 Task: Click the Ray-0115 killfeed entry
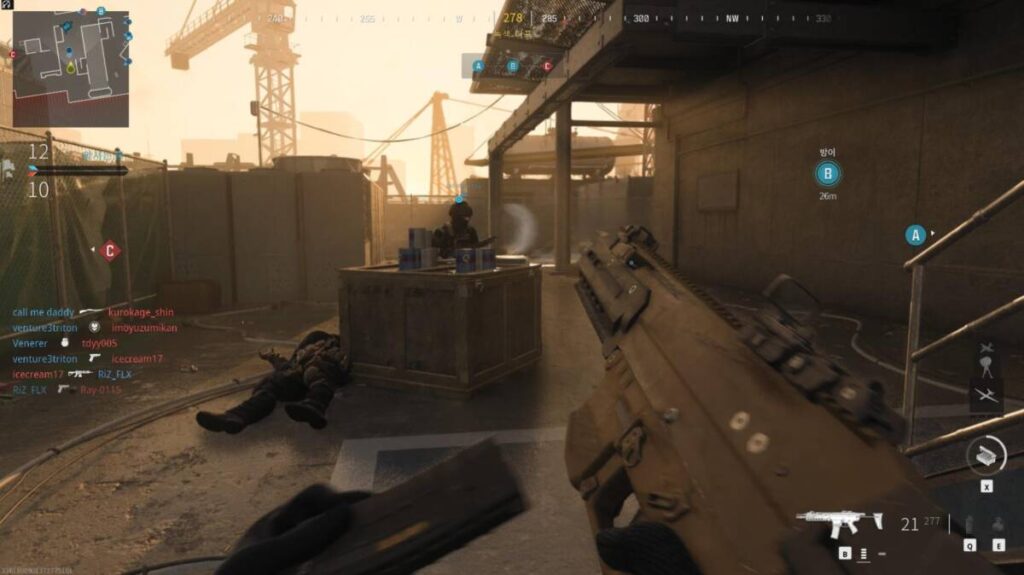[x=101, y=389]
